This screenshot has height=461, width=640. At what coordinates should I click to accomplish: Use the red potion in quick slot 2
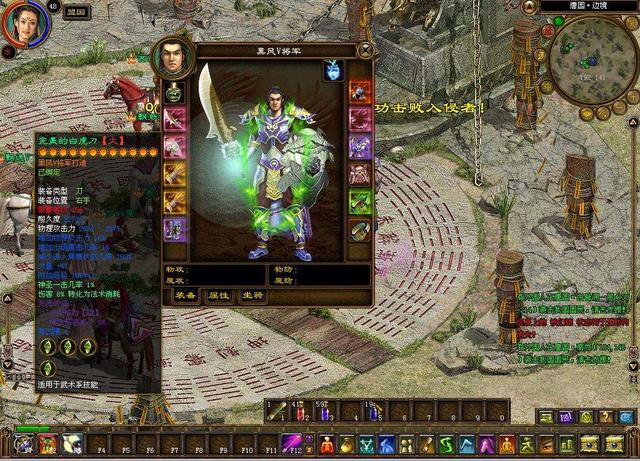click(x=300, y=410)
